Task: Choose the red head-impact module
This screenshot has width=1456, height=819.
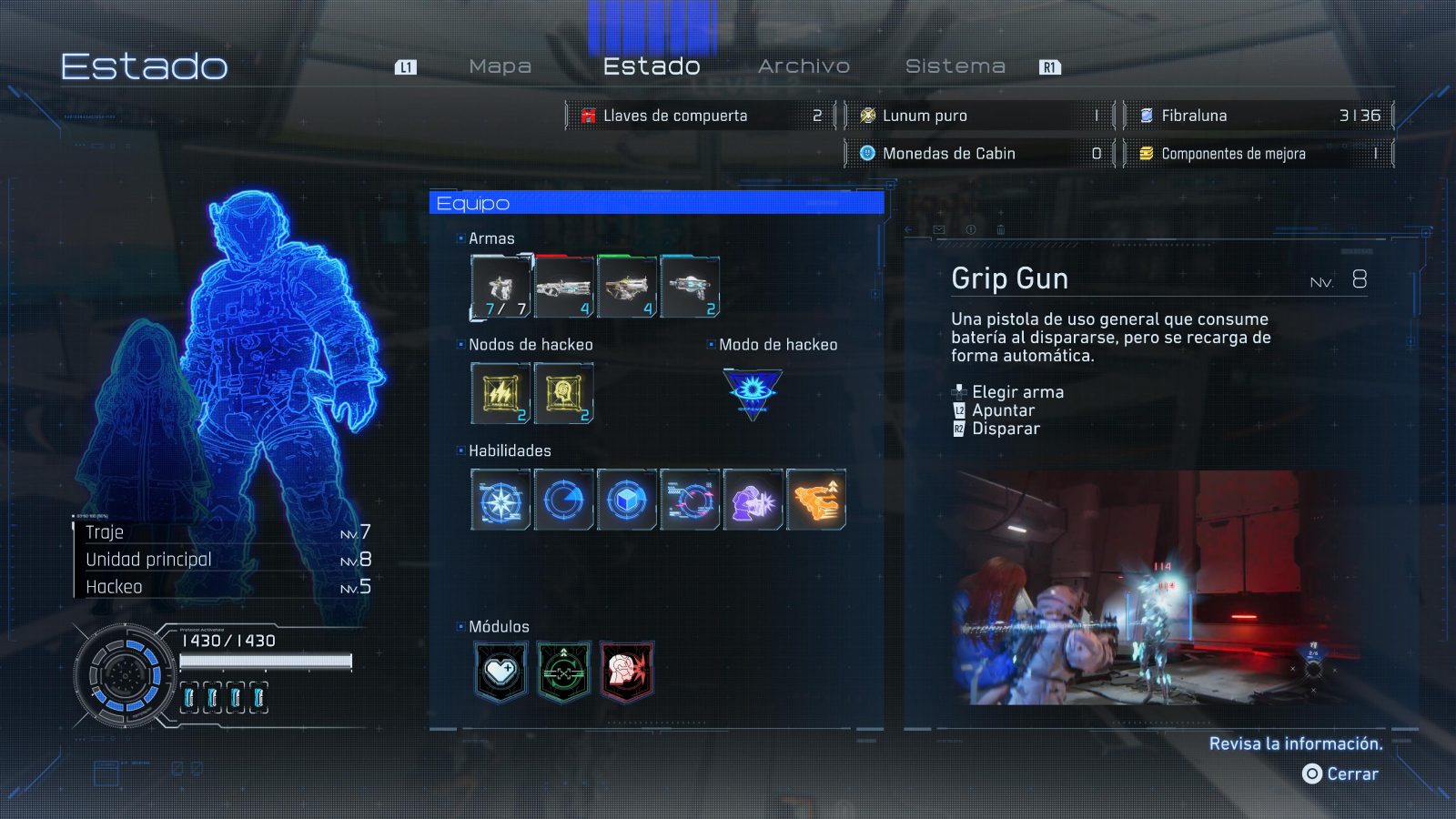Action: 626,672
